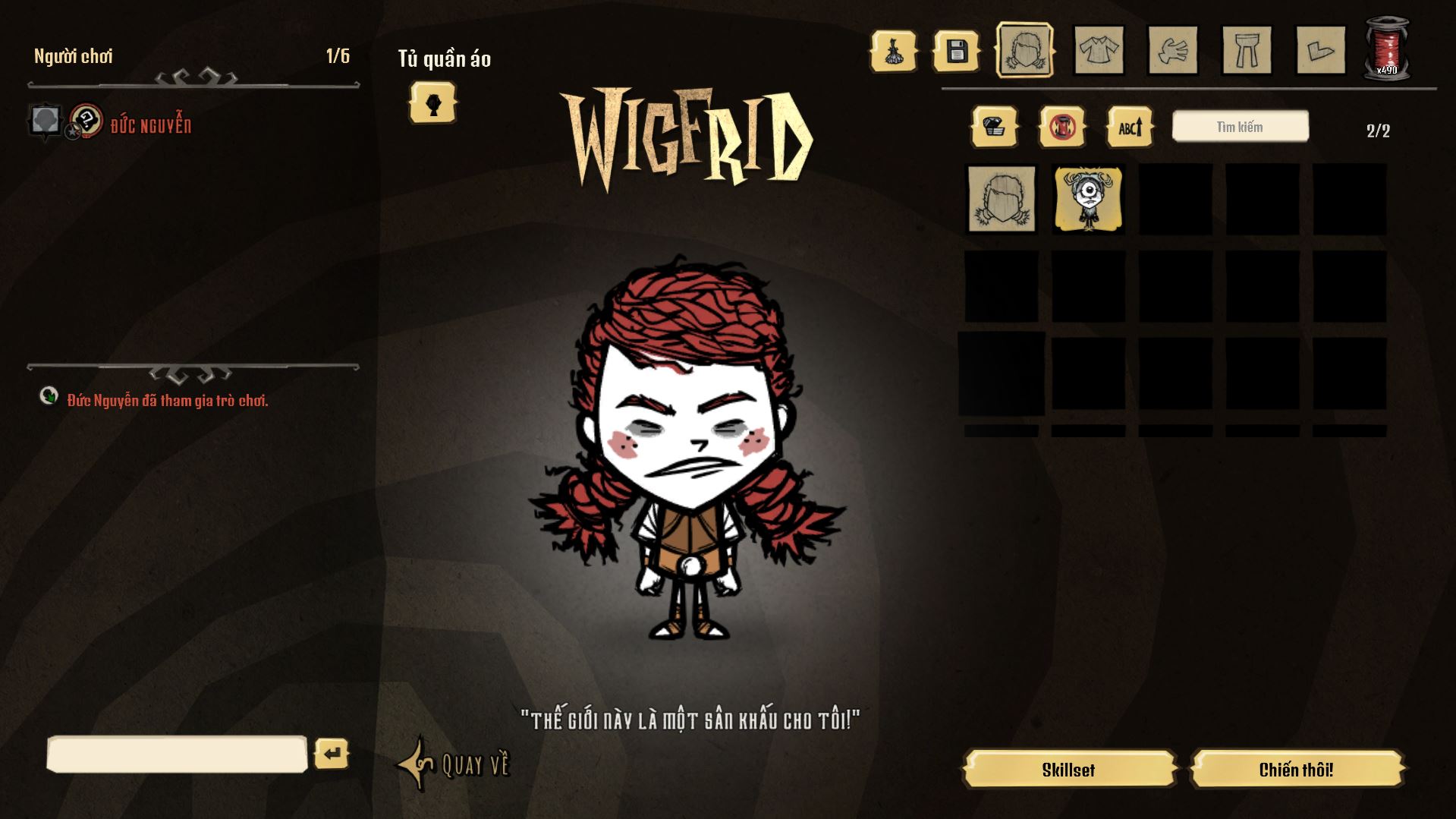Select the hand skins glove icon
Screen dimensions: 1456x819
[1171, 52]
